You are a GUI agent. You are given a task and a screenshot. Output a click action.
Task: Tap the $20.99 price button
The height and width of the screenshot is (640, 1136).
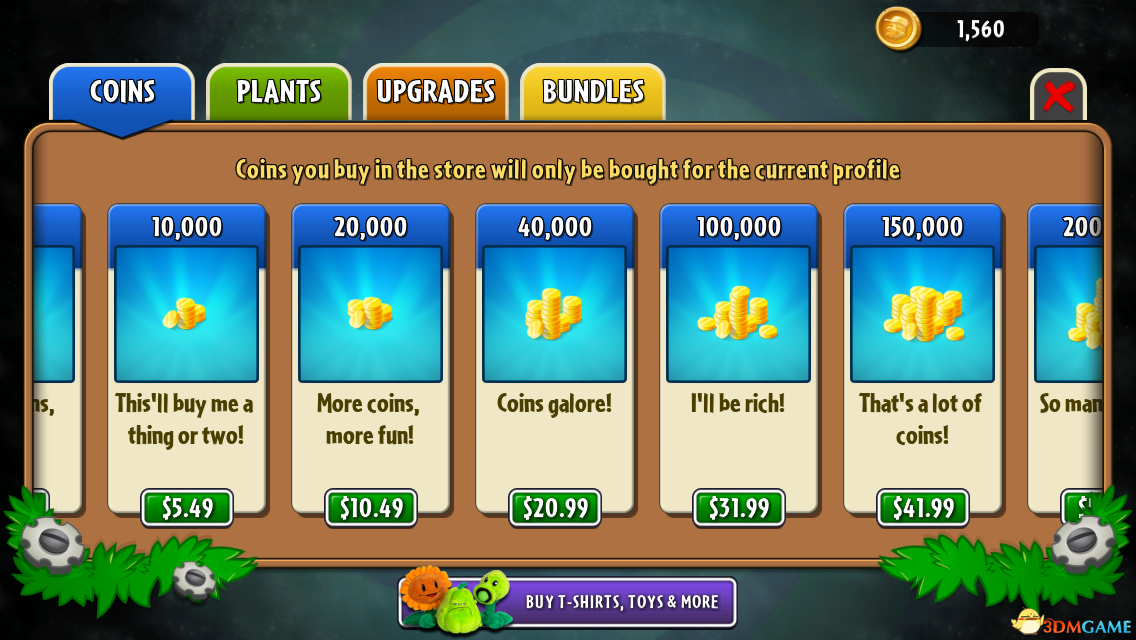[555, 508]
